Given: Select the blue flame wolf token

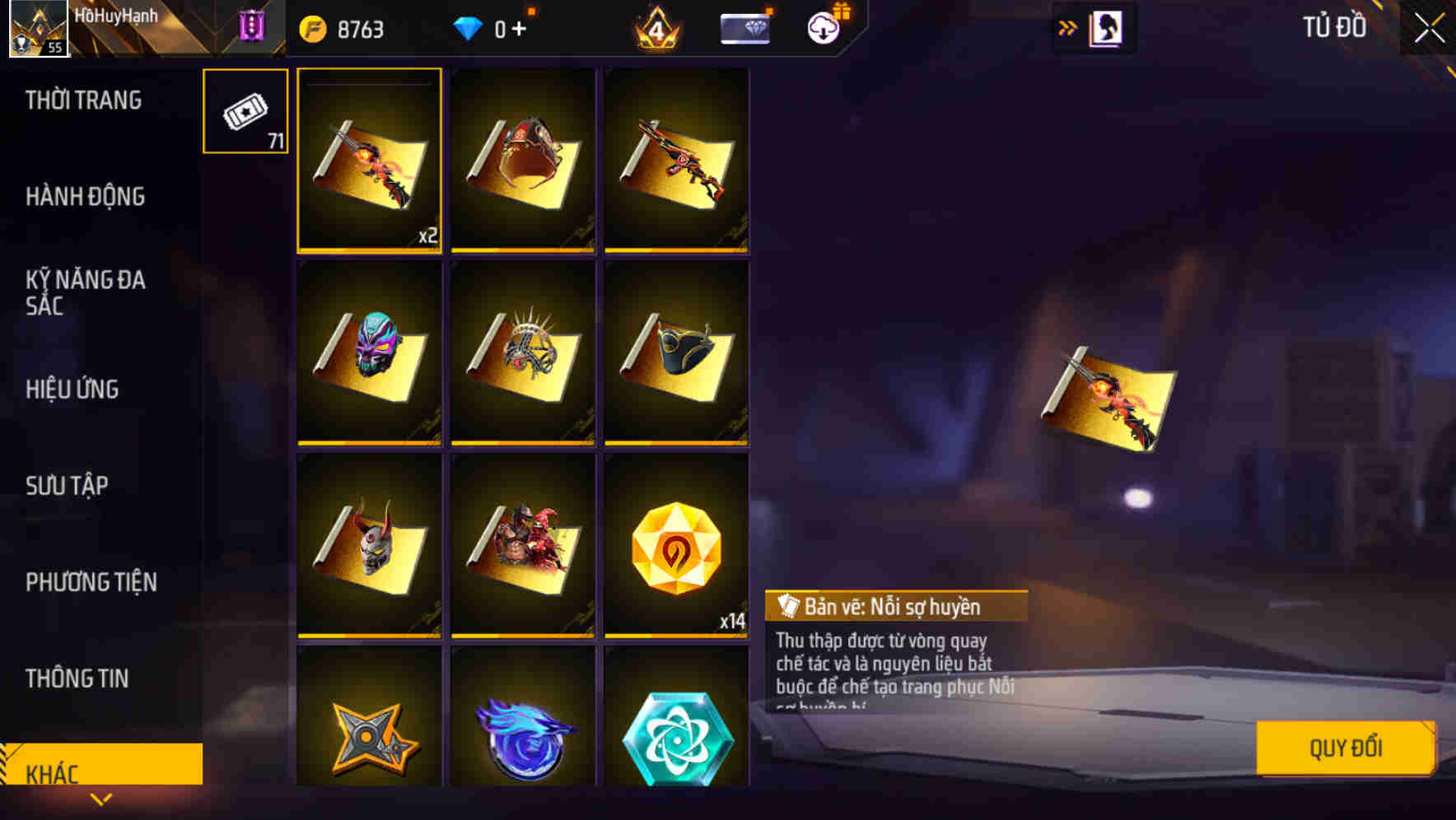Looking at the screenshot, I should 522,737.
